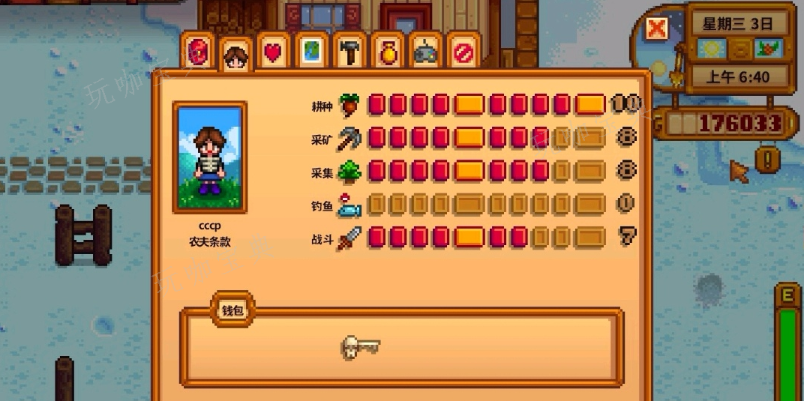Open the collections tab with gold pouch
This screenshot has height=401, width=804.
(387, 51)
